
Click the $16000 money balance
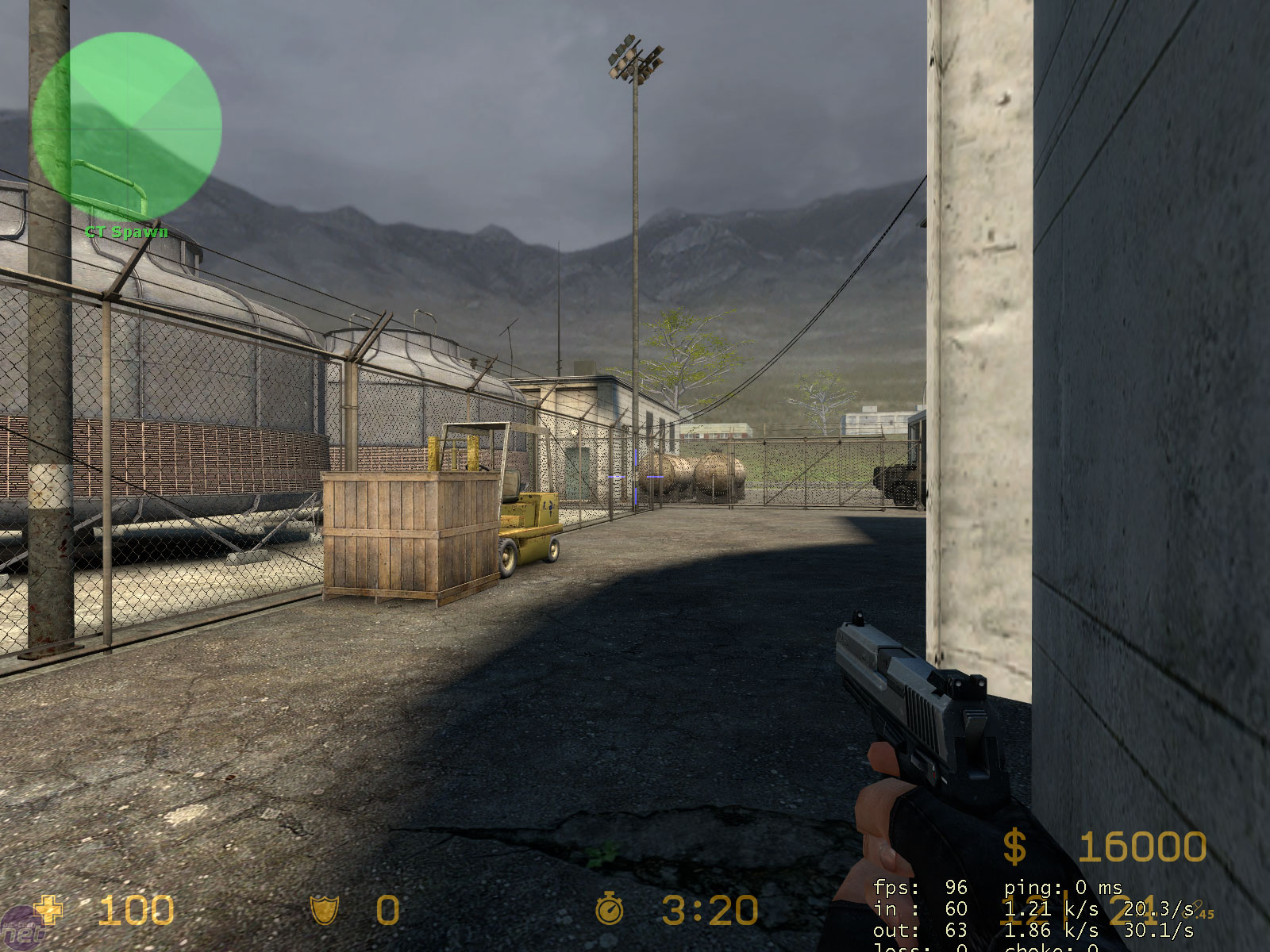pyautogui.click(x=1143, y=848)
